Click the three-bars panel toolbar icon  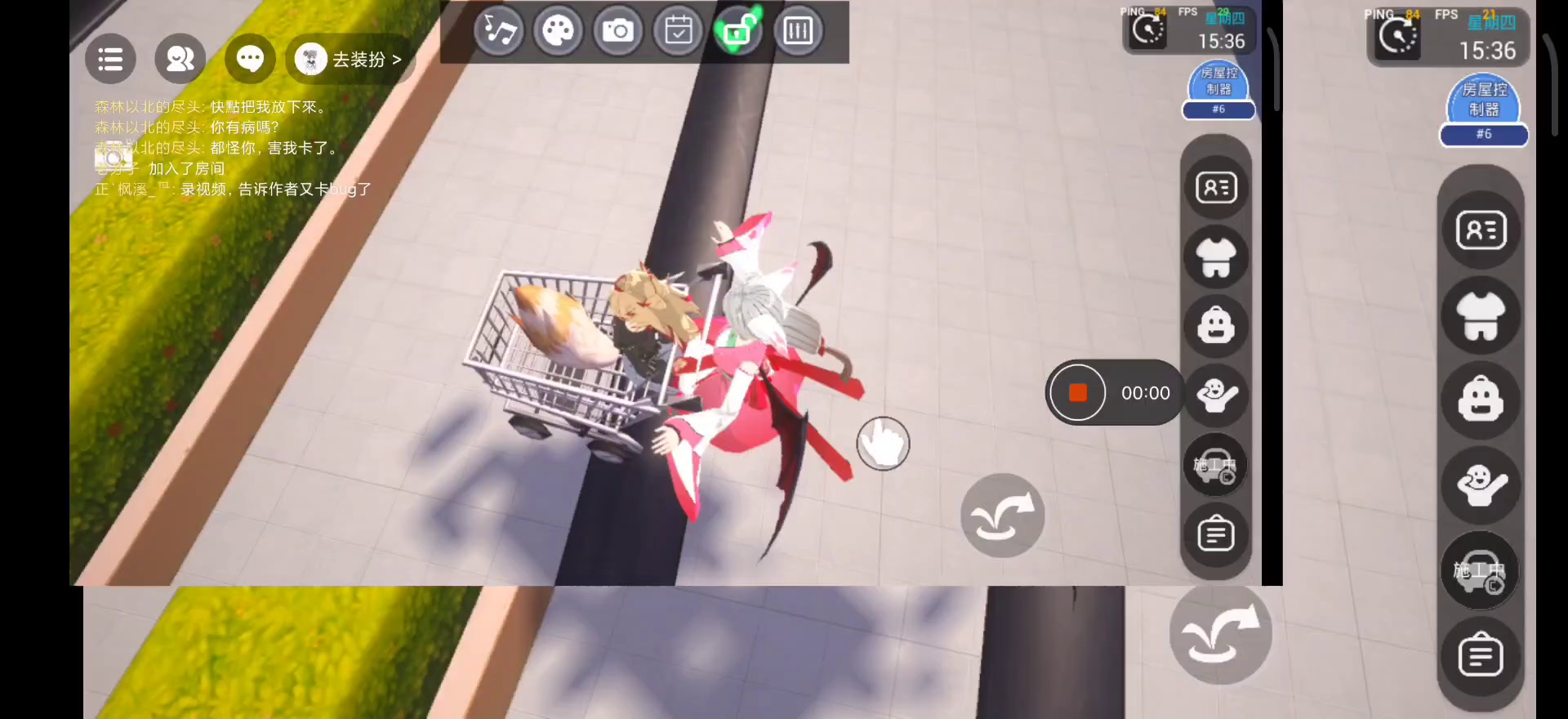coord(798,32)
